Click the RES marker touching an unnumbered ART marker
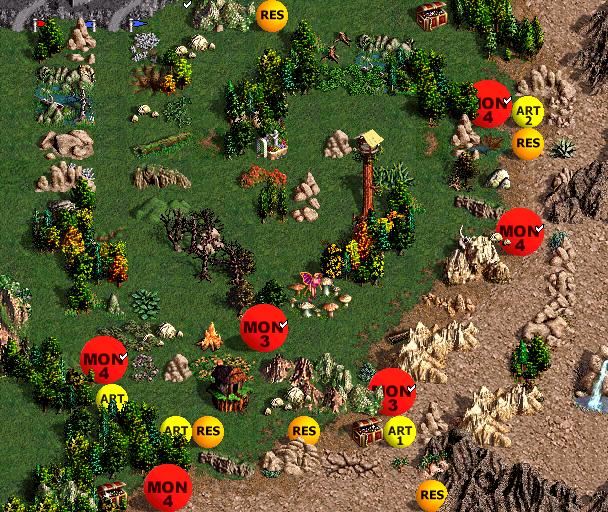The width and height of the screenshot is (608, 512). [208, 432]
